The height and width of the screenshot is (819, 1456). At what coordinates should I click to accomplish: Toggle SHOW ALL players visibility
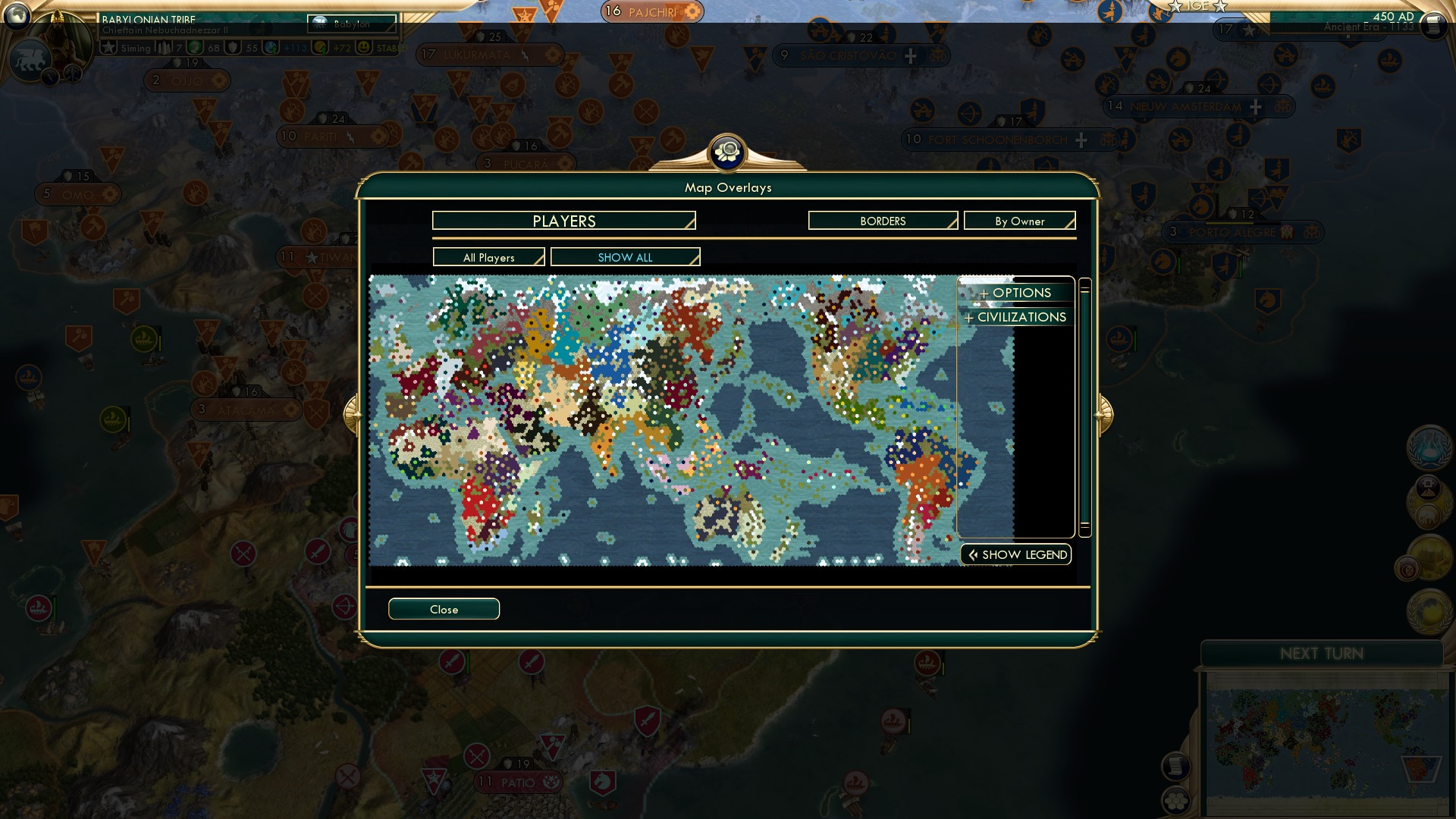[625, 257]
